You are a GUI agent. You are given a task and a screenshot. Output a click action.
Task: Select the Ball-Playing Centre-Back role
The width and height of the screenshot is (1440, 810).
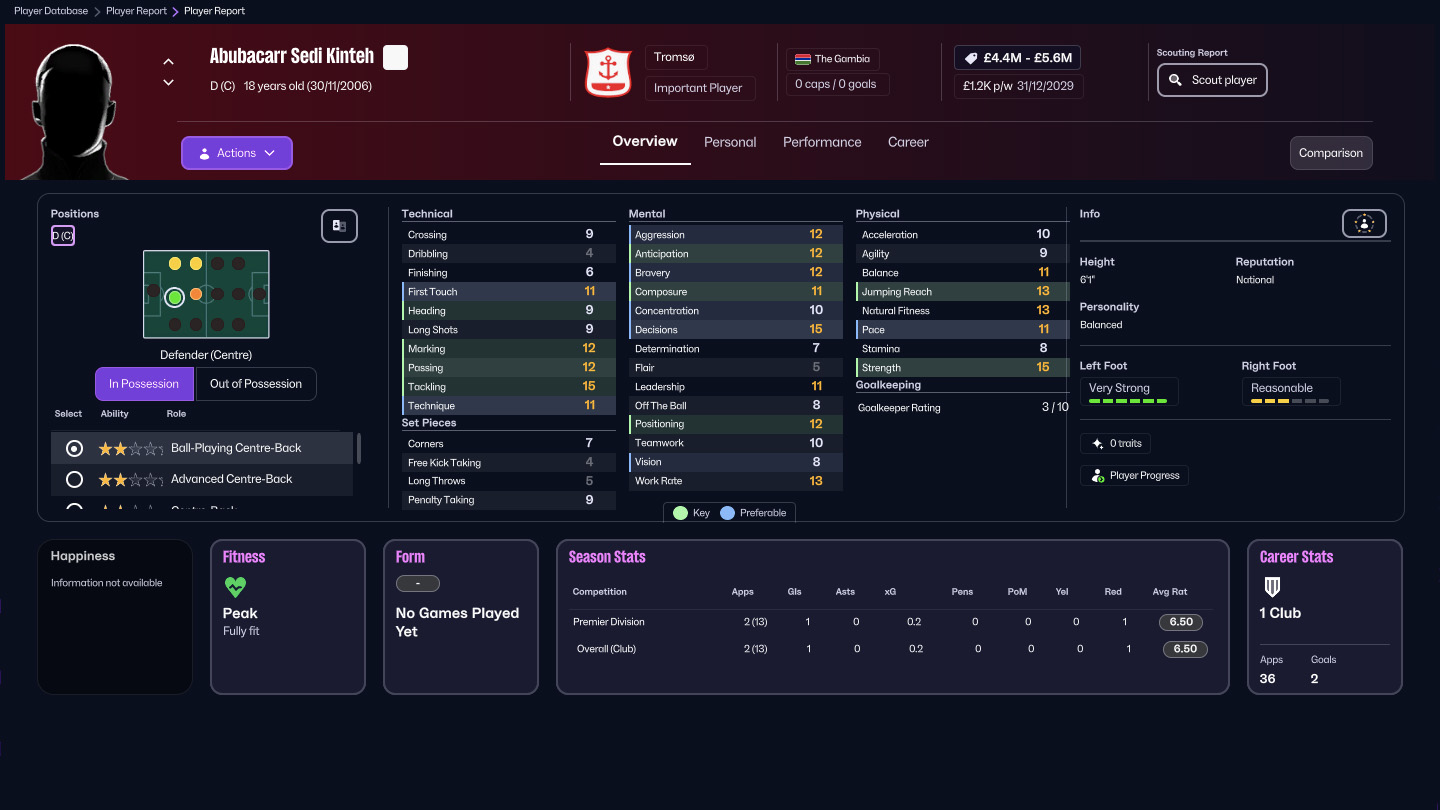[73, 448]
